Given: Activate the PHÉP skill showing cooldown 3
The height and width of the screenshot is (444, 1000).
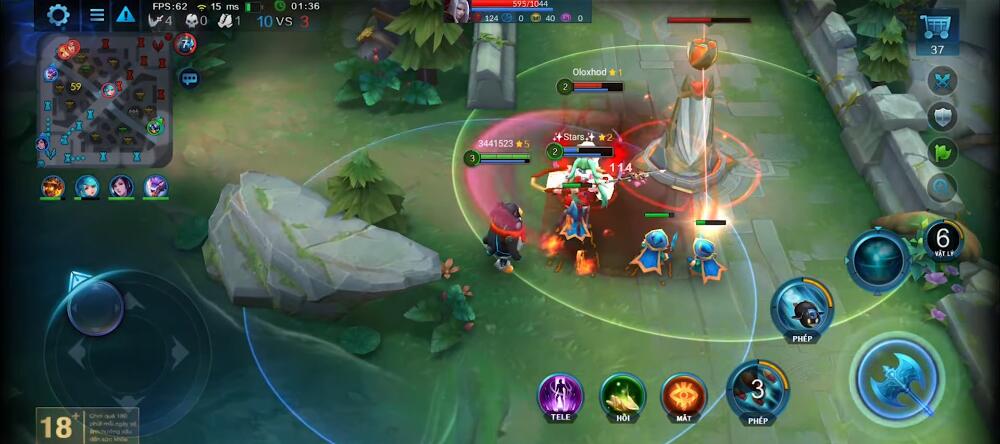Looking at the screenshot, I should click(757, 388).
